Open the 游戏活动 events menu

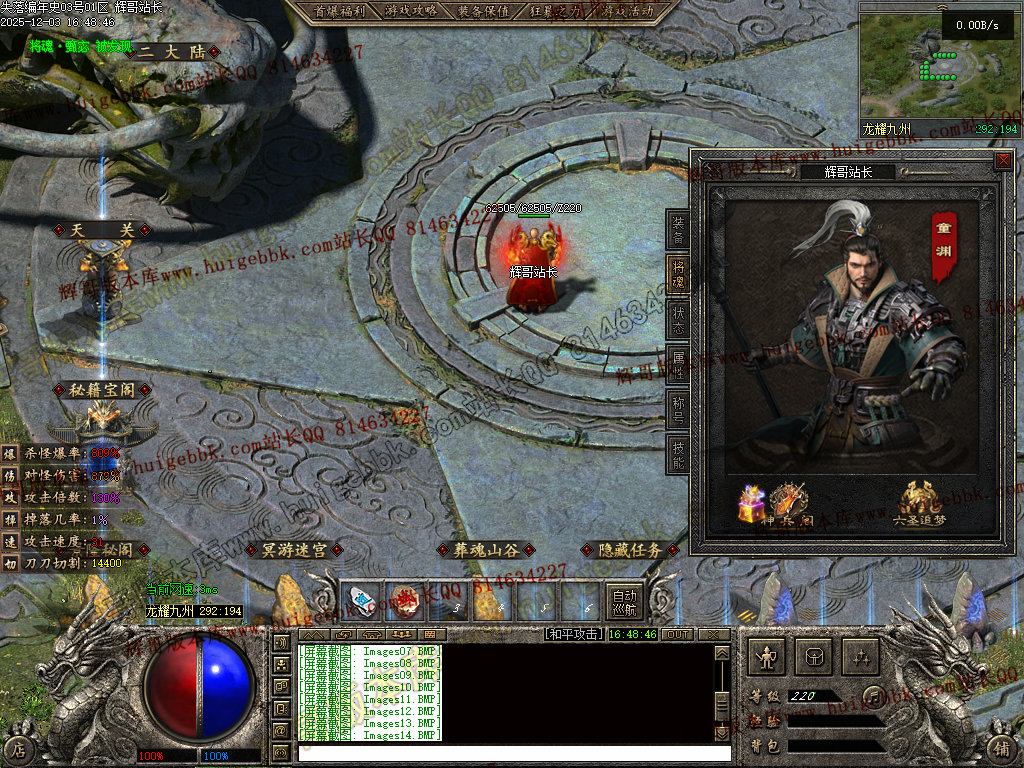[628, 11]
